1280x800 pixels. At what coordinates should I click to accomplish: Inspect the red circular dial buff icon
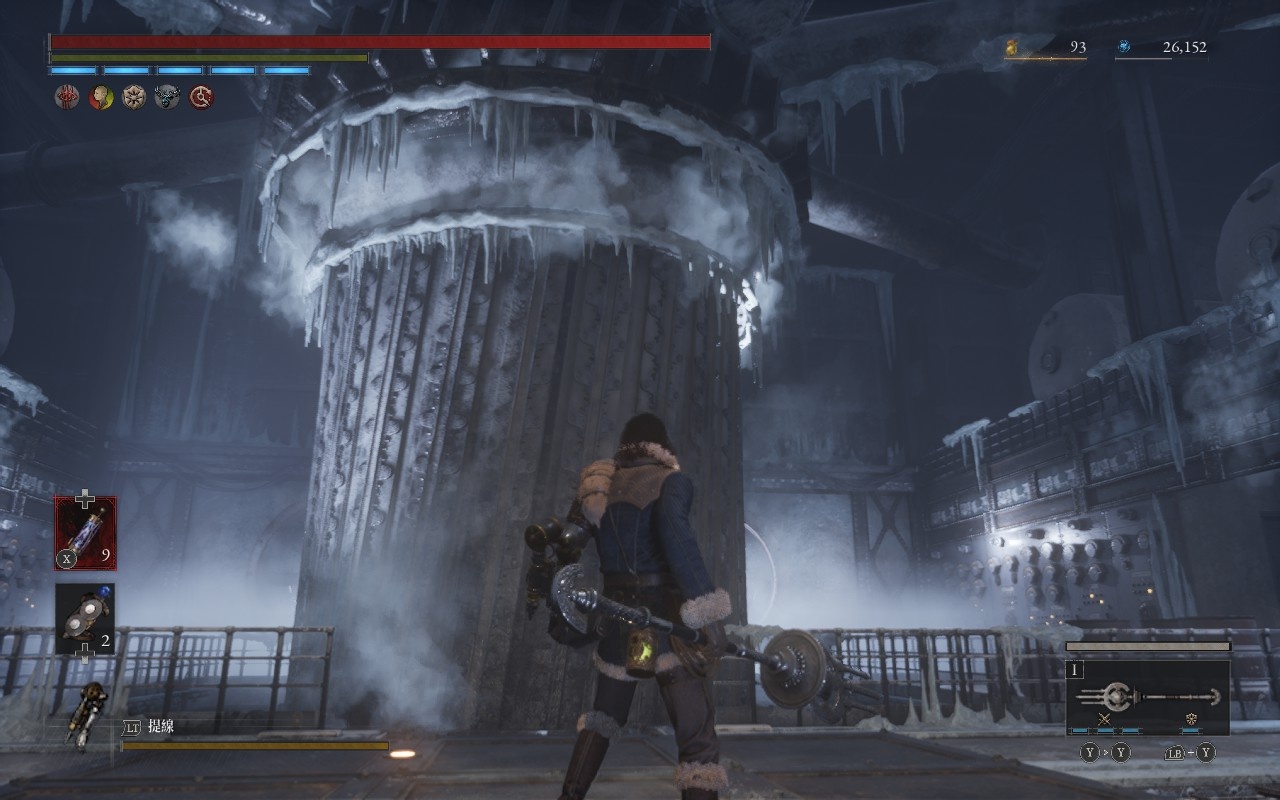[202, 97]
